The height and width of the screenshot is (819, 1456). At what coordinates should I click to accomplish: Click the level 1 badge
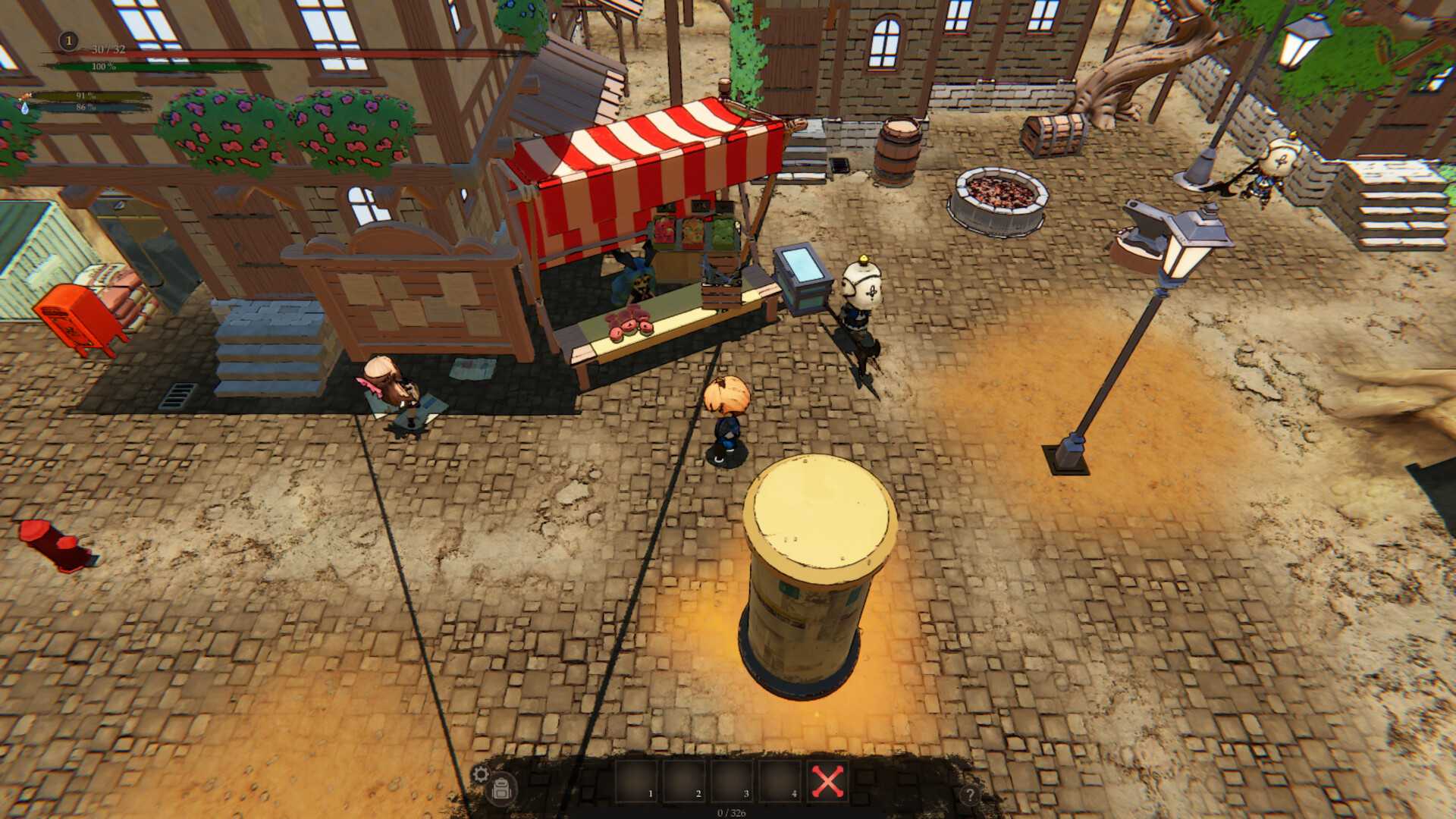pos(68,40)
